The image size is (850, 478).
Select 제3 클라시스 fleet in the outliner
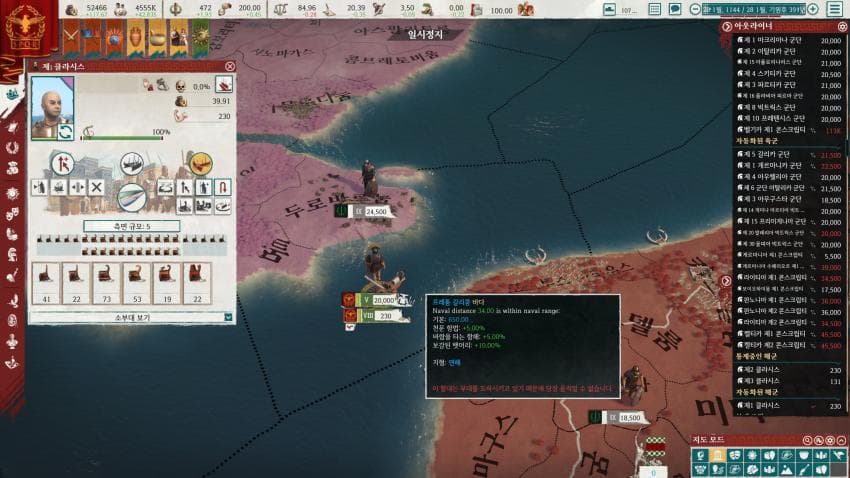point(765,380)
